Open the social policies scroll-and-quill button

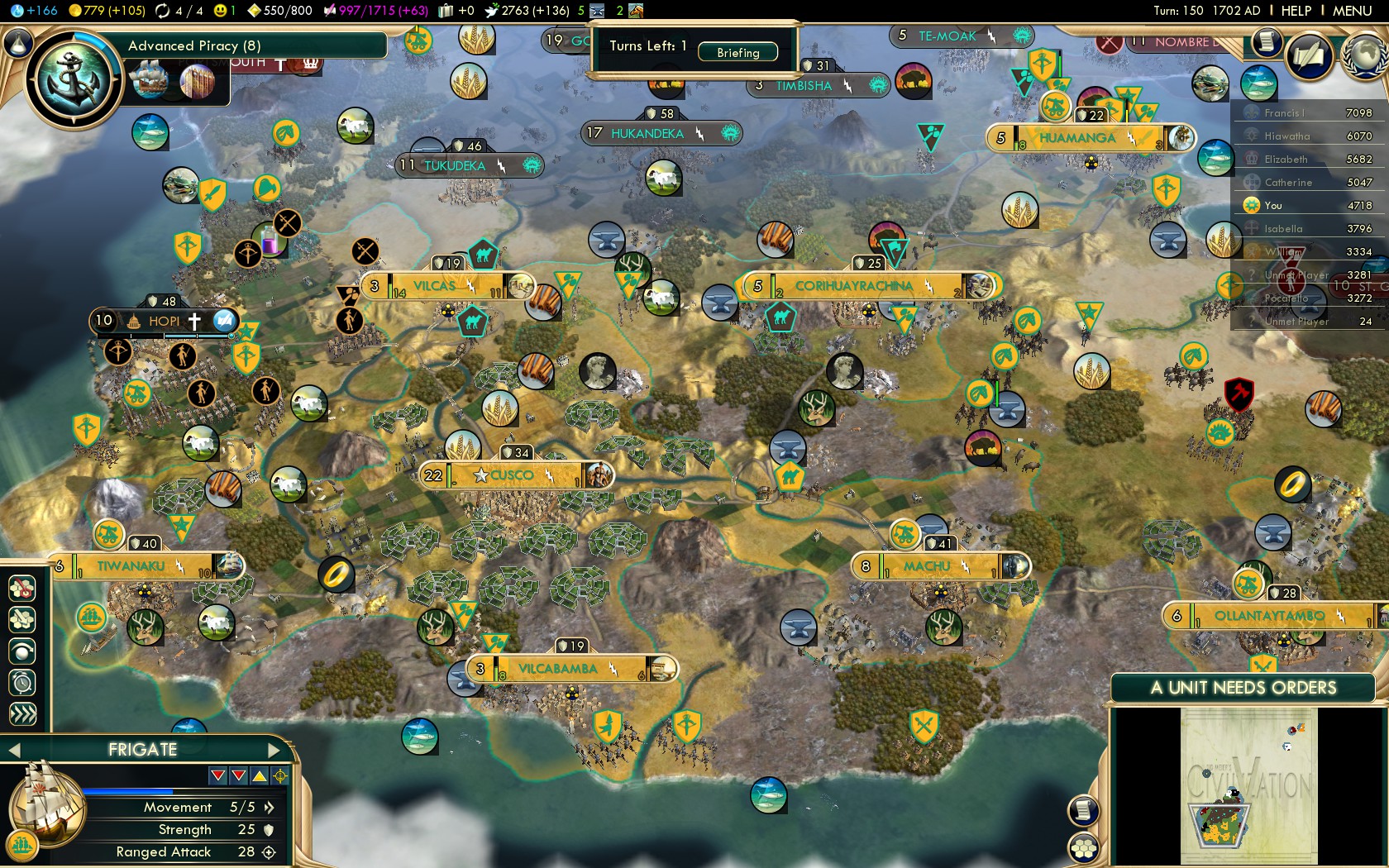click(x=1310, y=55)
